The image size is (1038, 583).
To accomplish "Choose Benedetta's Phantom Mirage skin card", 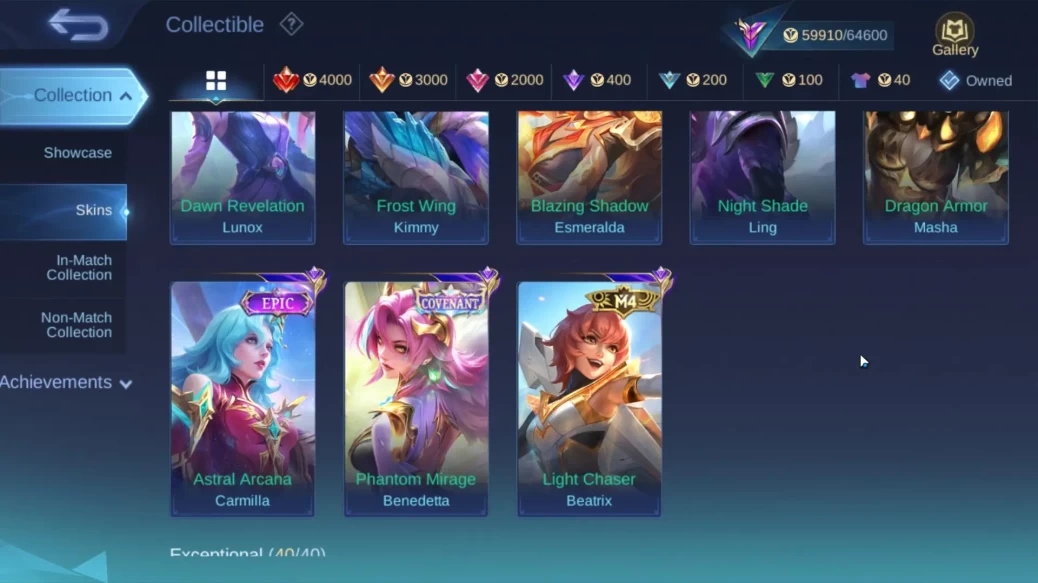I will pos(416,397).
